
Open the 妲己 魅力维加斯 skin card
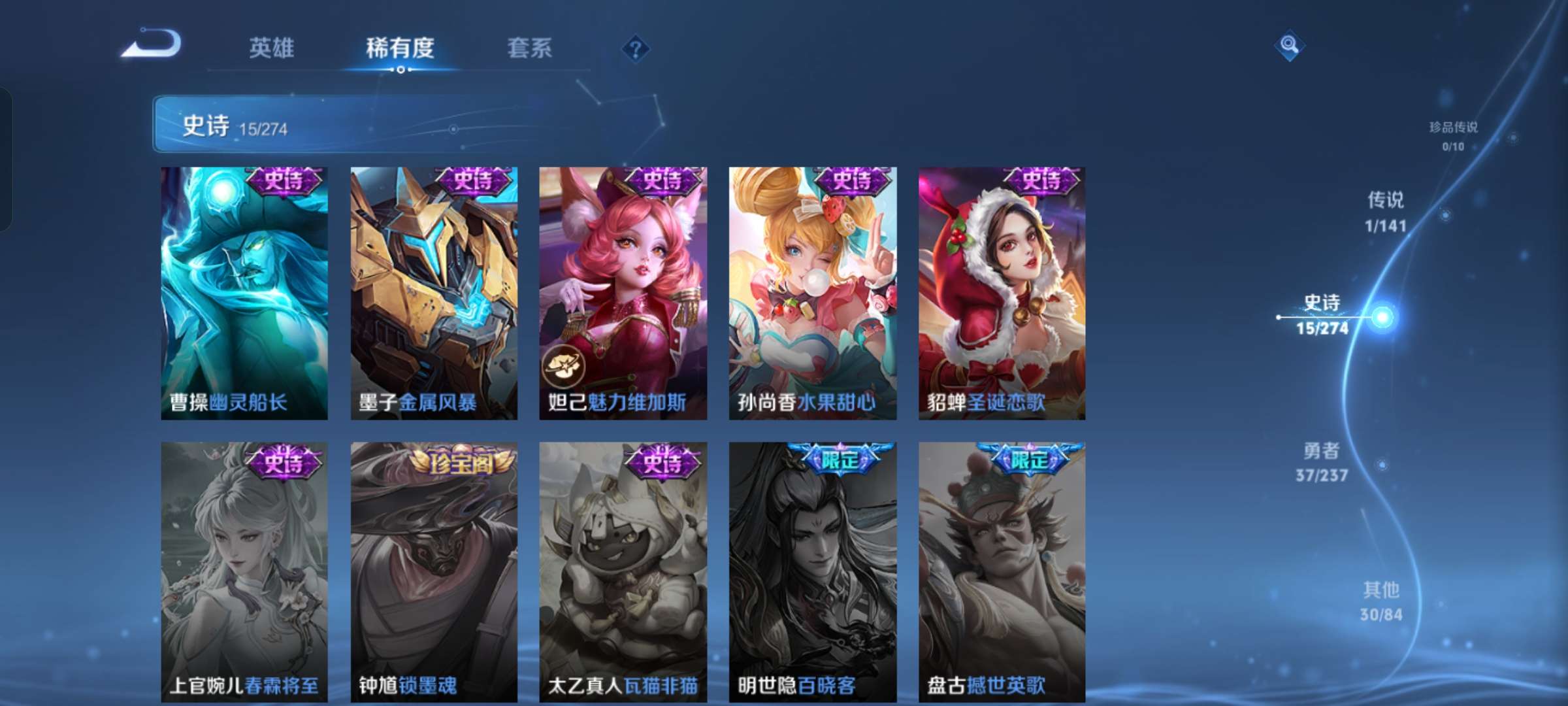[623, 293]
